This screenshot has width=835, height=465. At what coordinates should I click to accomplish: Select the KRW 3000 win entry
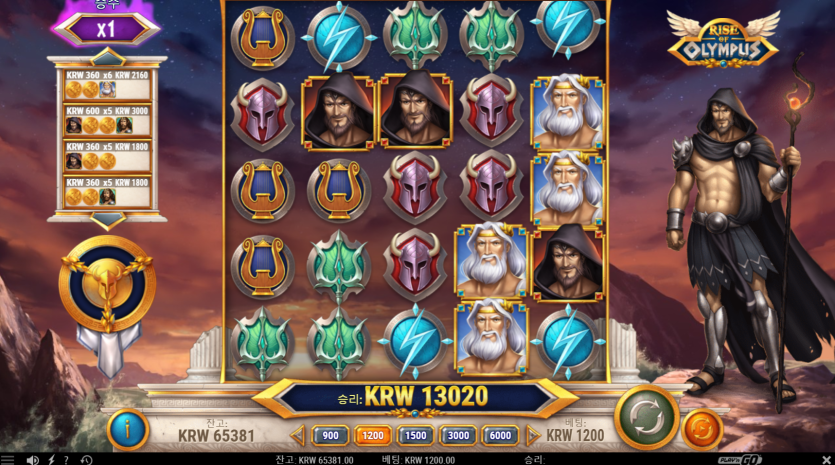point(108,119)
